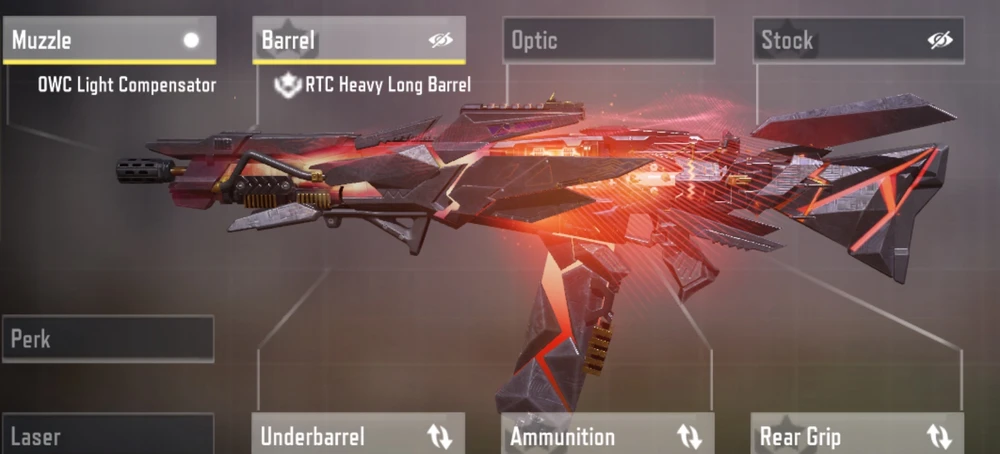Image resolution: width=1000 pixels, height=454 pixels.
Task: Open the Laser attachment slot
Action: click(x=108, y=436)
